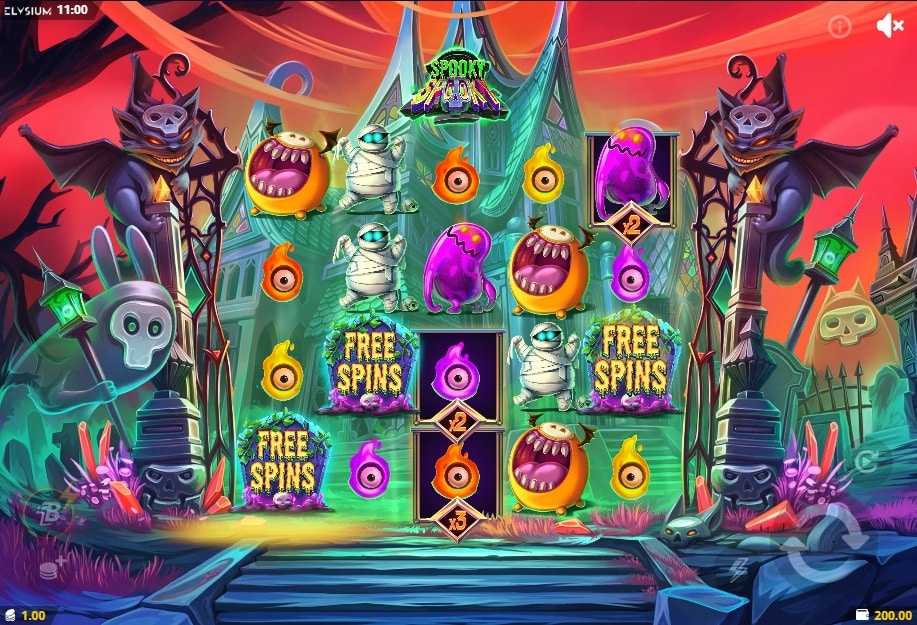Unmute the game sound

tap(889, 26)
